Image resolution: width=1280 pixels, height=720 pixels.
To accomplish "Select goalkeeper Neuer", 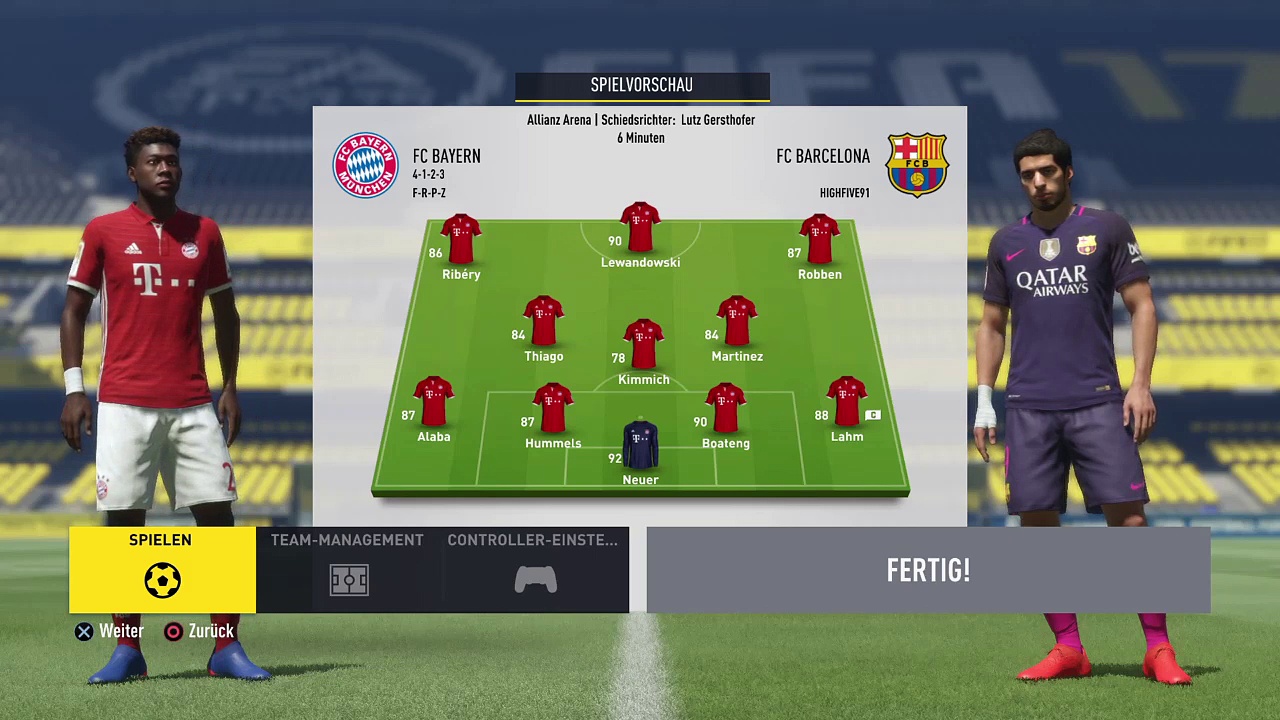I will coord(640,447).
